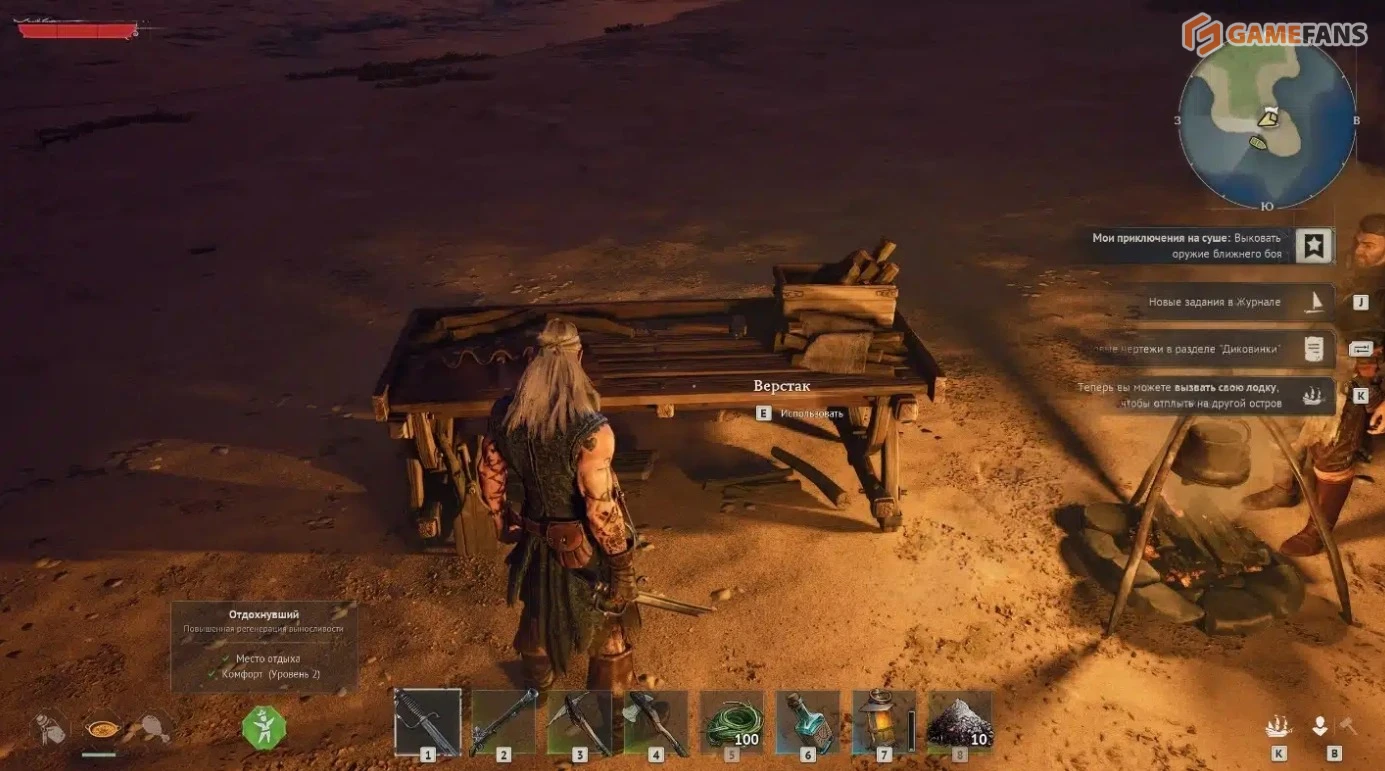Select the meat drumstick food slot
The width and height of the screenshot is (1385, 771).
point(151,726)
